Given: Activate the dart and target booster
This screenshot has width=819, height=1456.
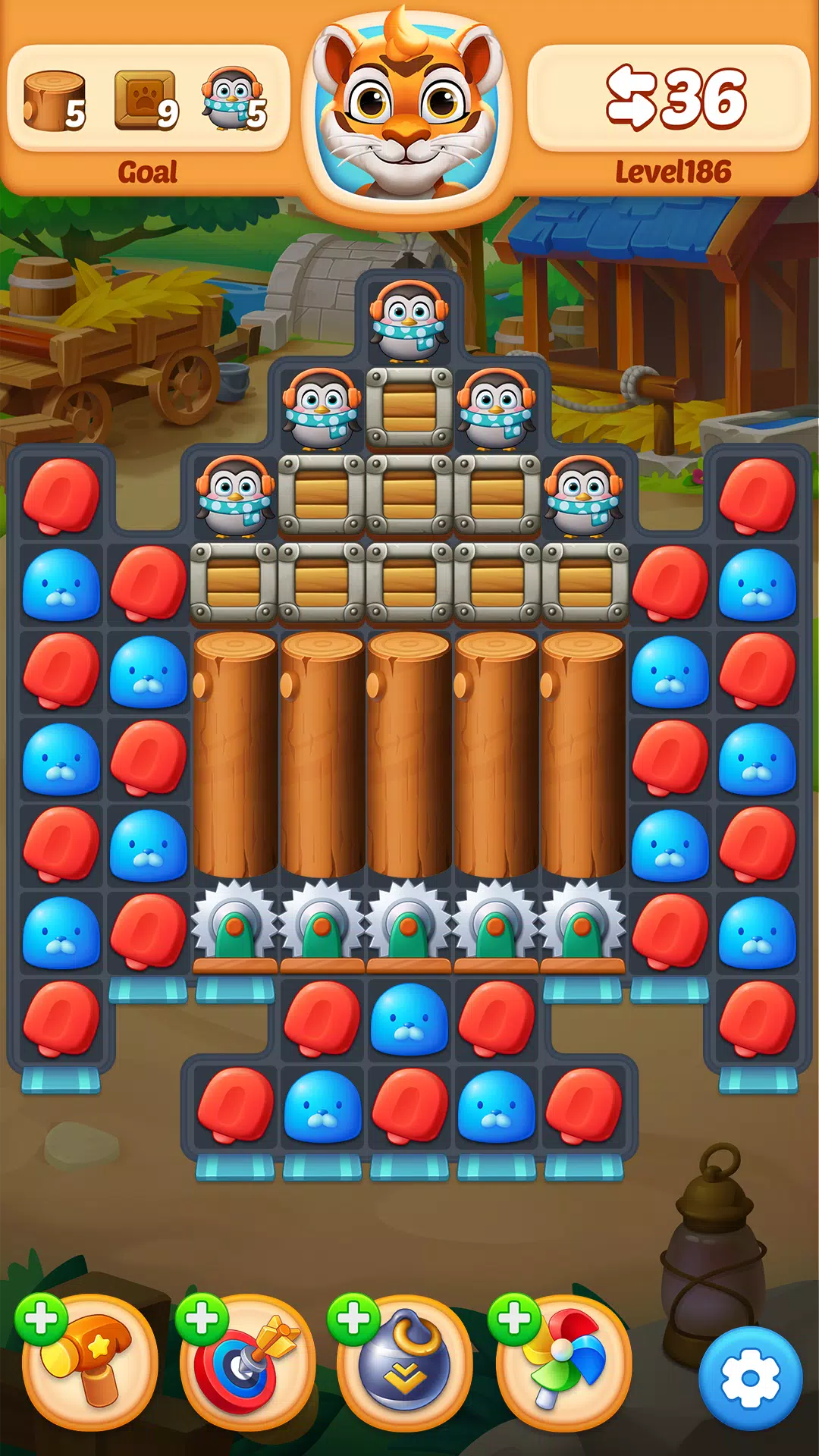Looking at the screenshot, I should point(247,1361).
